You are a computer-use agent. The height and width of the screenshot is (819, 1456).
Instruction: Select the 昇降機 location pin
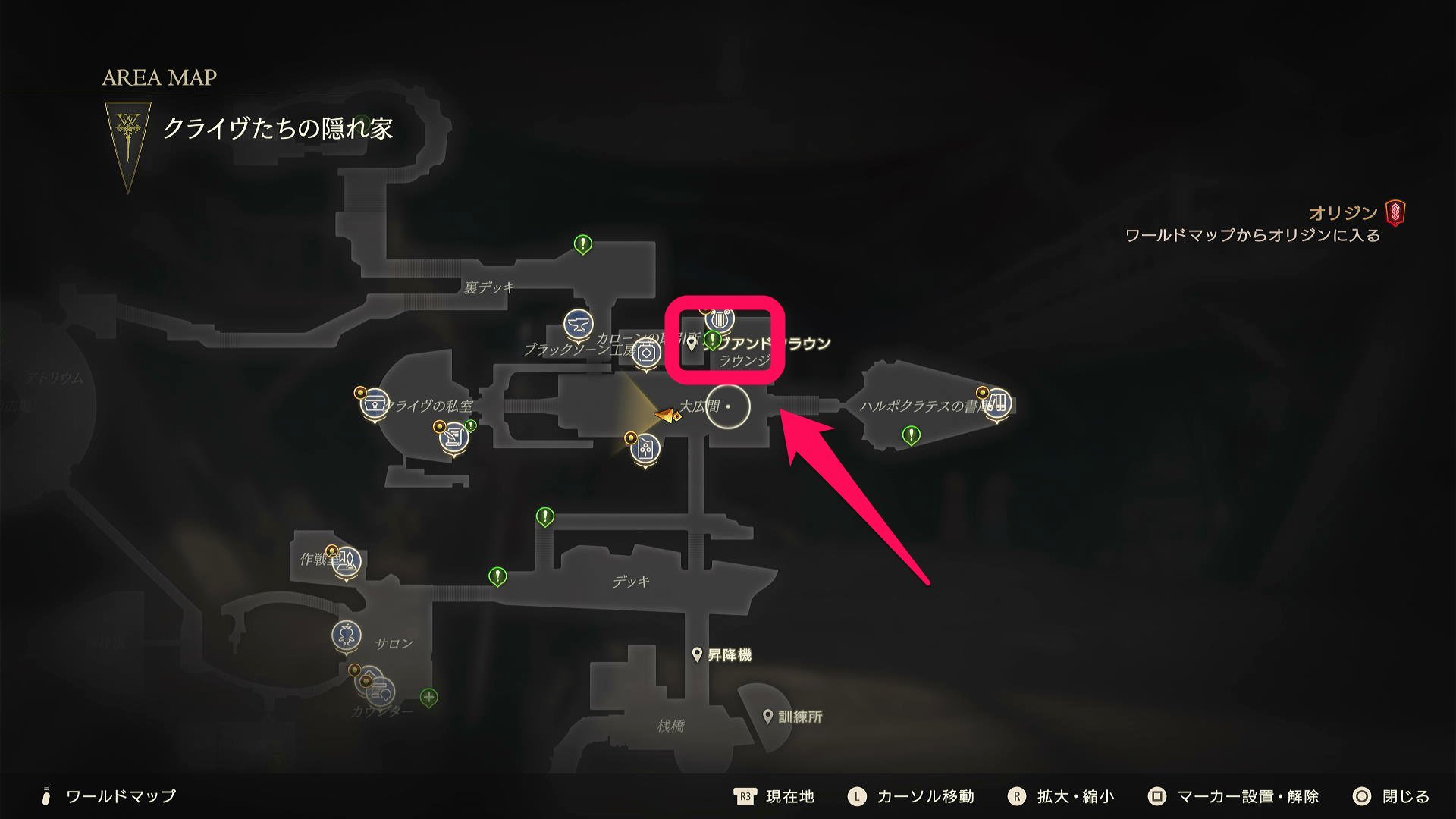pyautogui.click(x=697, y=654)
